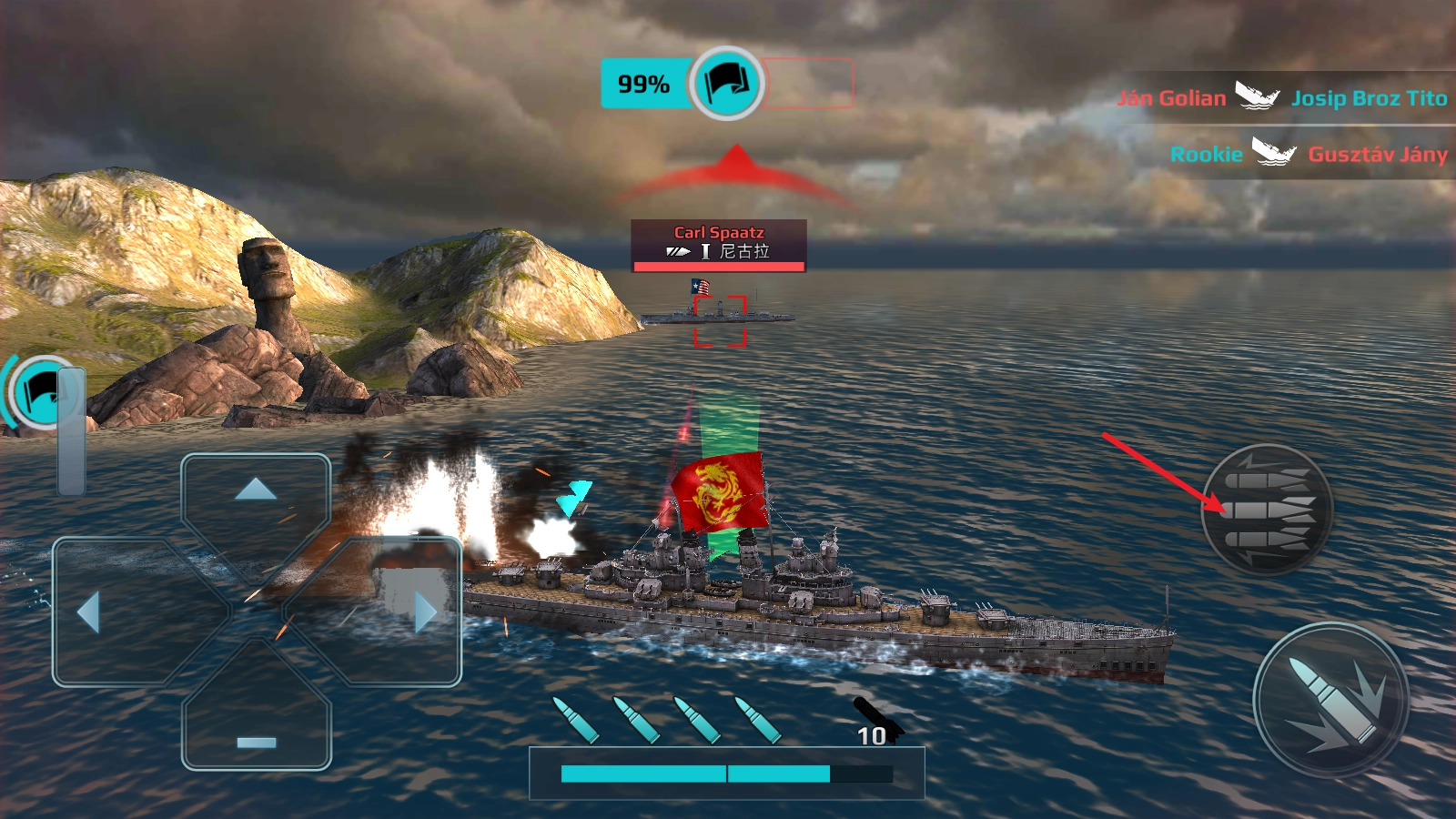Tap the D-pad up arrow to accelerate
The height and width of the screenshot is (819, 1456).
point(256,490)
